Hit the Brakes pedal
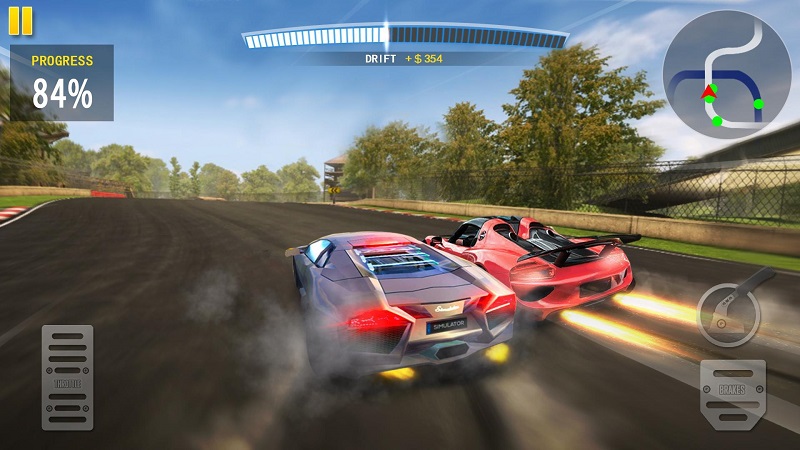 pos(733,394)
